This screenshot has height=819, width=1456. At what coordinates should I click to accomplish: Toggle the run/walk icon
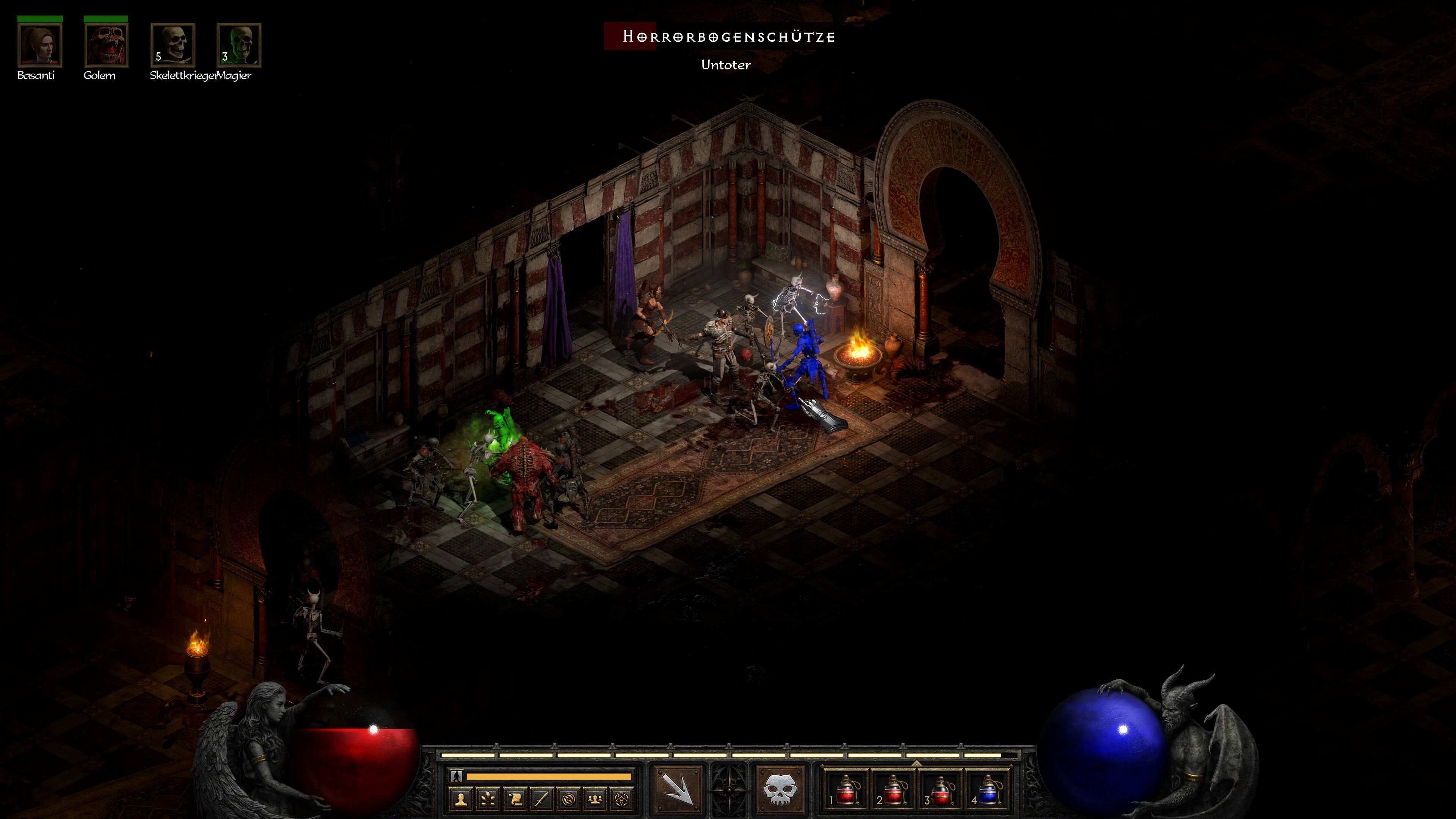click(x=457, y=777)
